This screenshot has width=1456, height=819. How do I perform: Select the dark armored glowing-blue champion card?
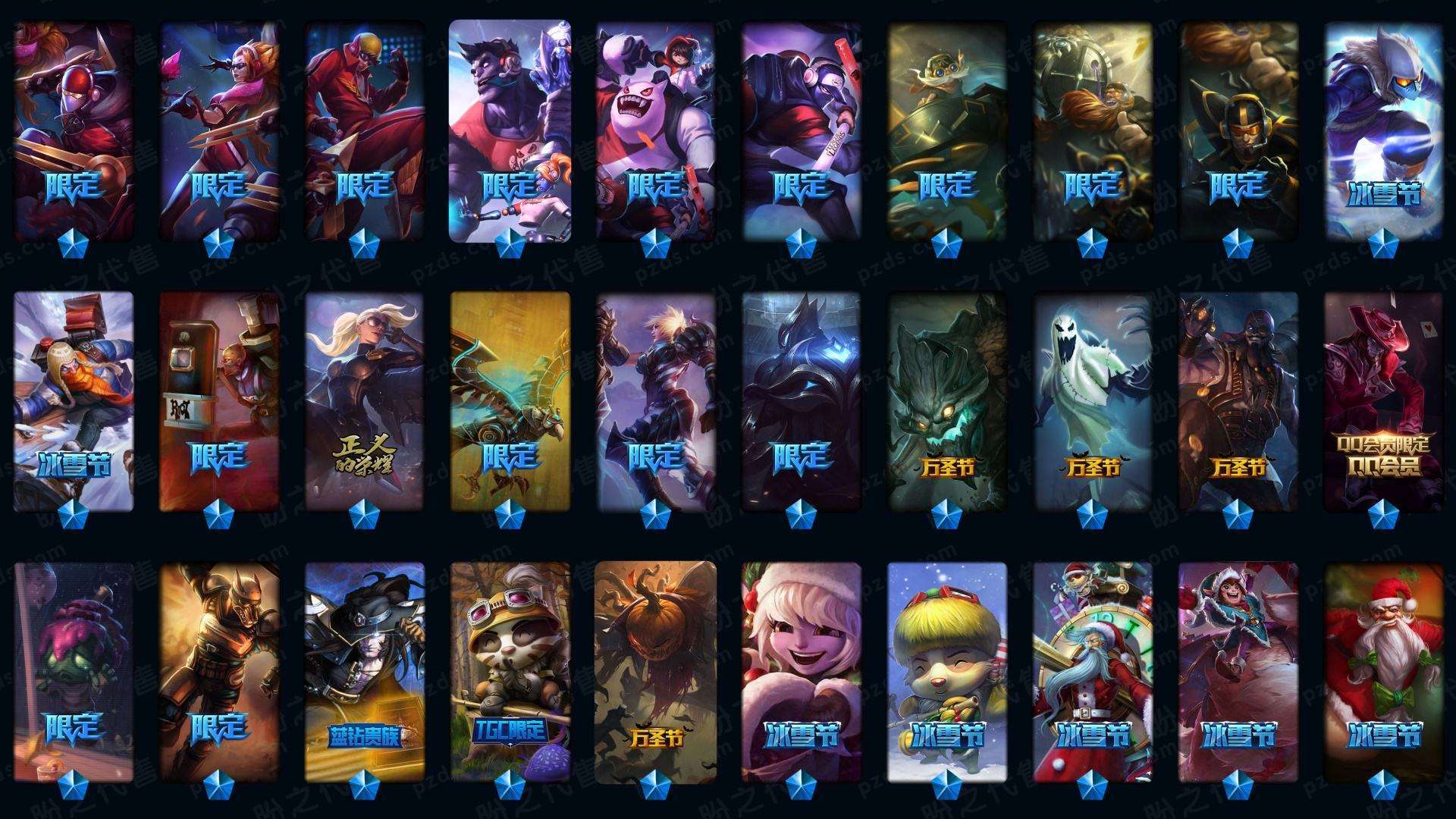801,400
